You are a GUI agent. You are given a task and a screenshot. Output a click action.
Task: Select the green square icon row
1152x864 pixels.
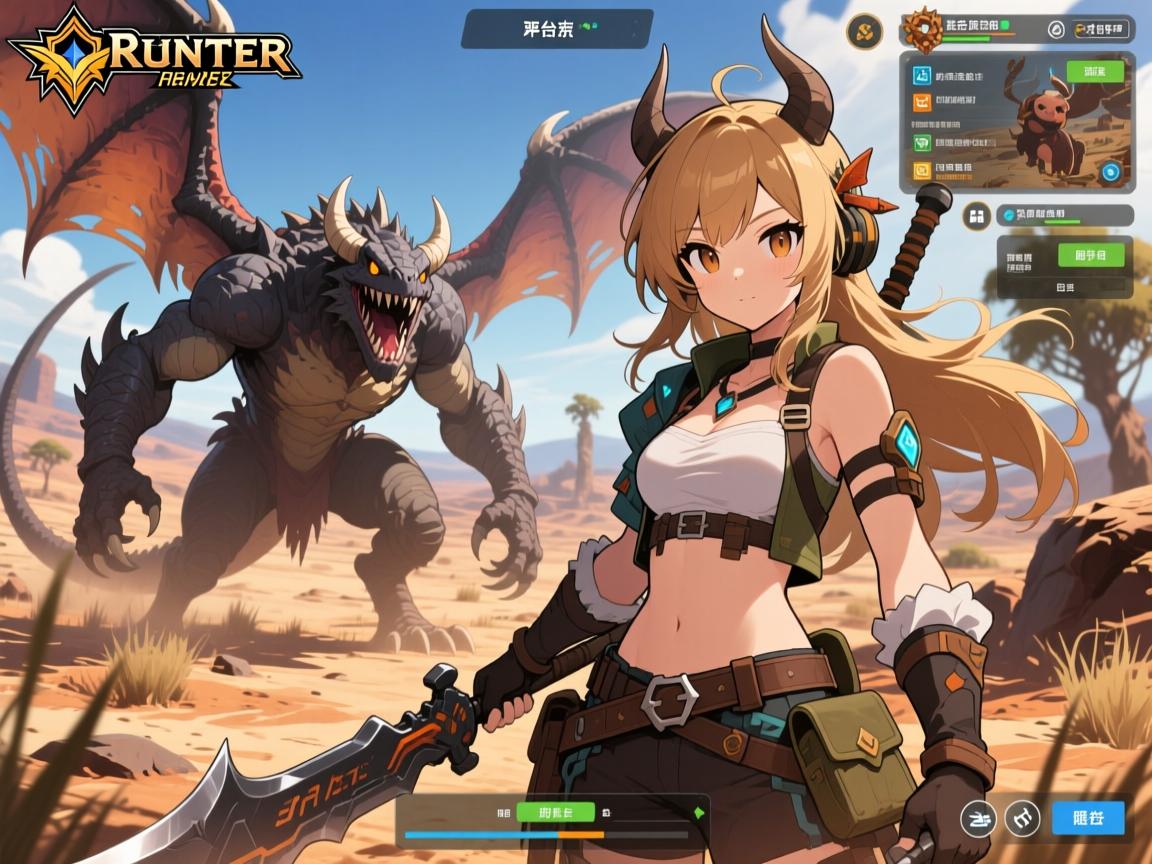pyautogui.click(x=921, y=143)
